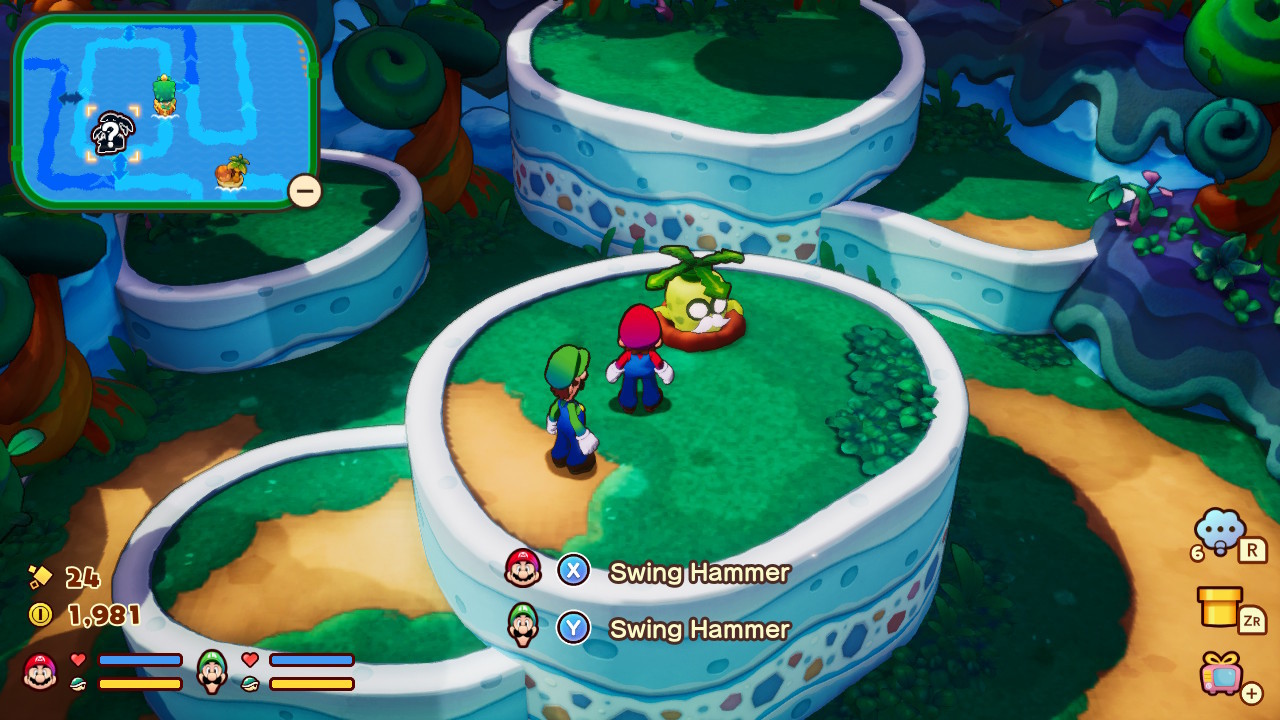Toggle the ZR button label on the pipe

click(1251, 619)
